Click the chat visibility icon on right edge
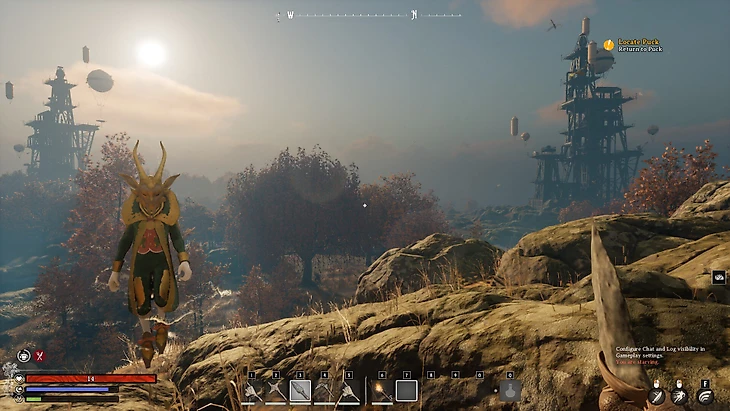Screen dimensions: 730x411 click(x=718, y=277)
